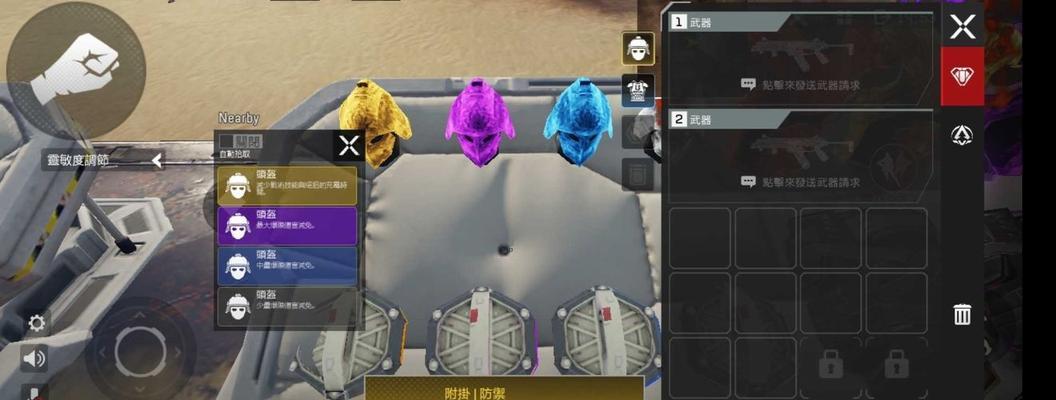Close the Nearby loot panel
This screenshot has height=400, width=1056.
coord(348,146)
